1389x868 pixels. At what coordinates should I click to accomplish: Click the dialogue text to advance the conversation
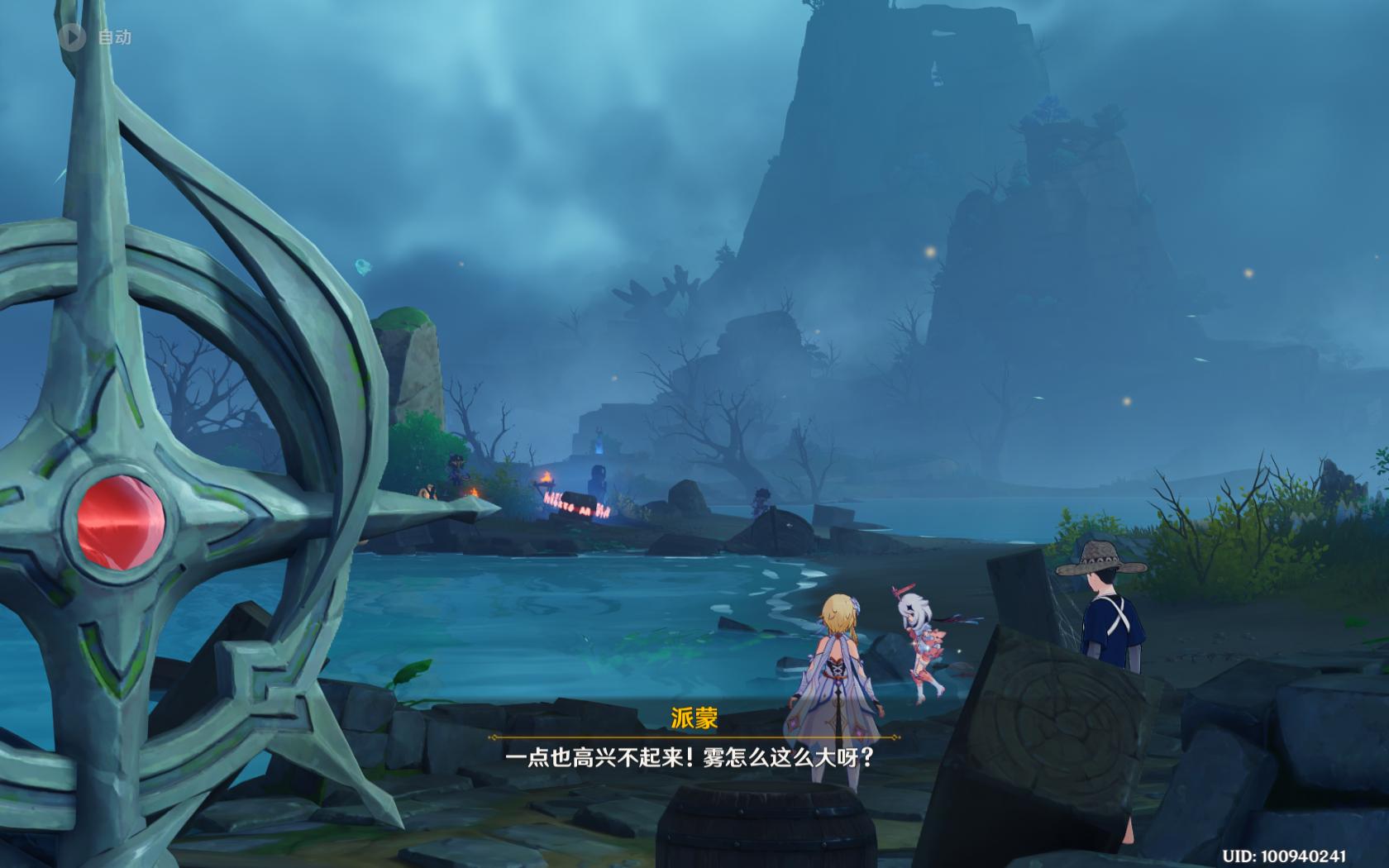pyautogui.click(x=694, y=756)
